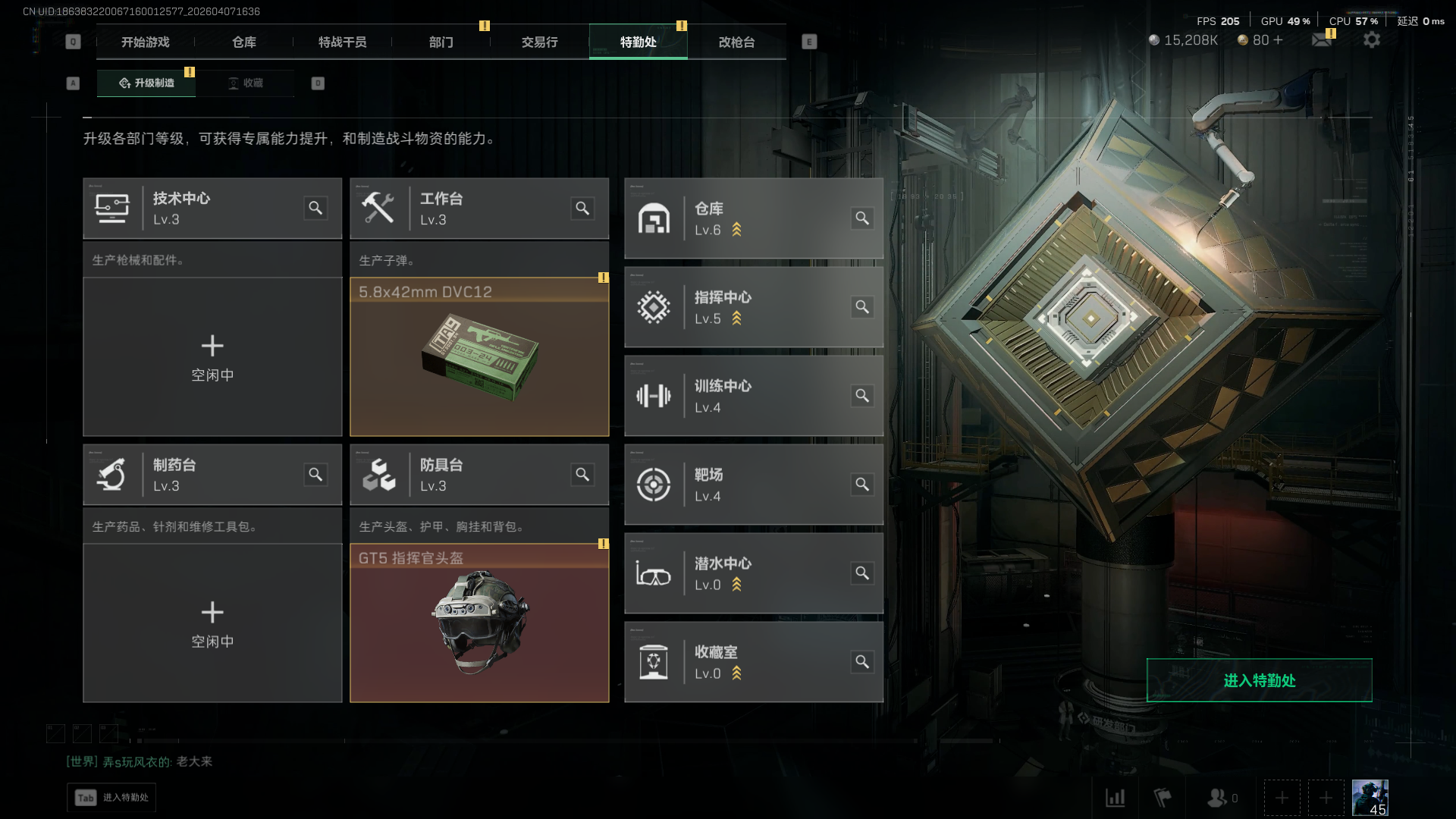Select the 收藏 sub-tab
Viewport: 1456px width, 819px height.
246,83
